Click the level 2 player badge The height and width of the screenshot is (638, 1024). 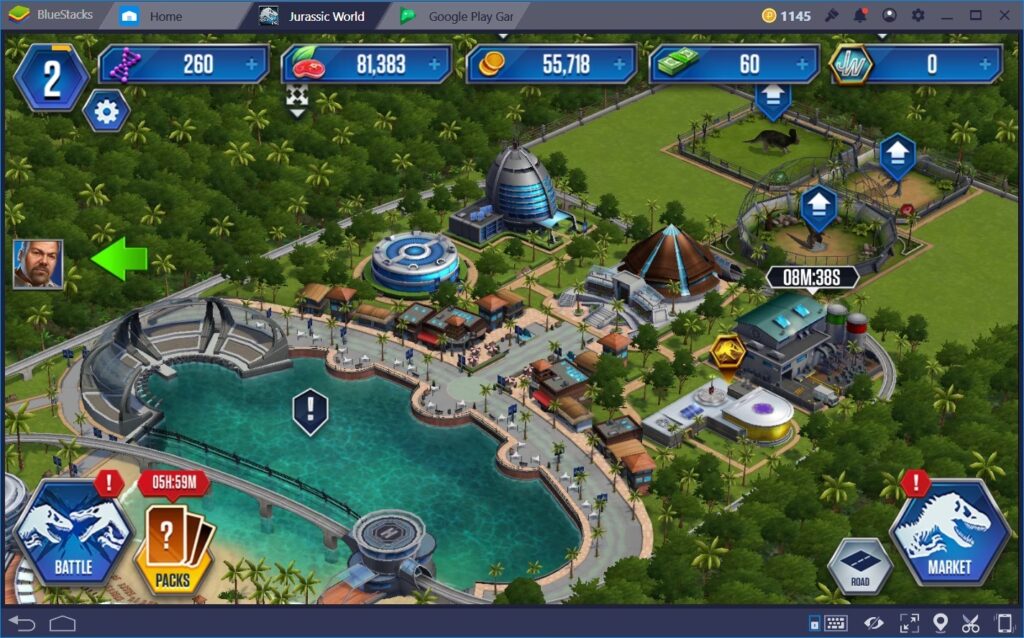[52, 78]
